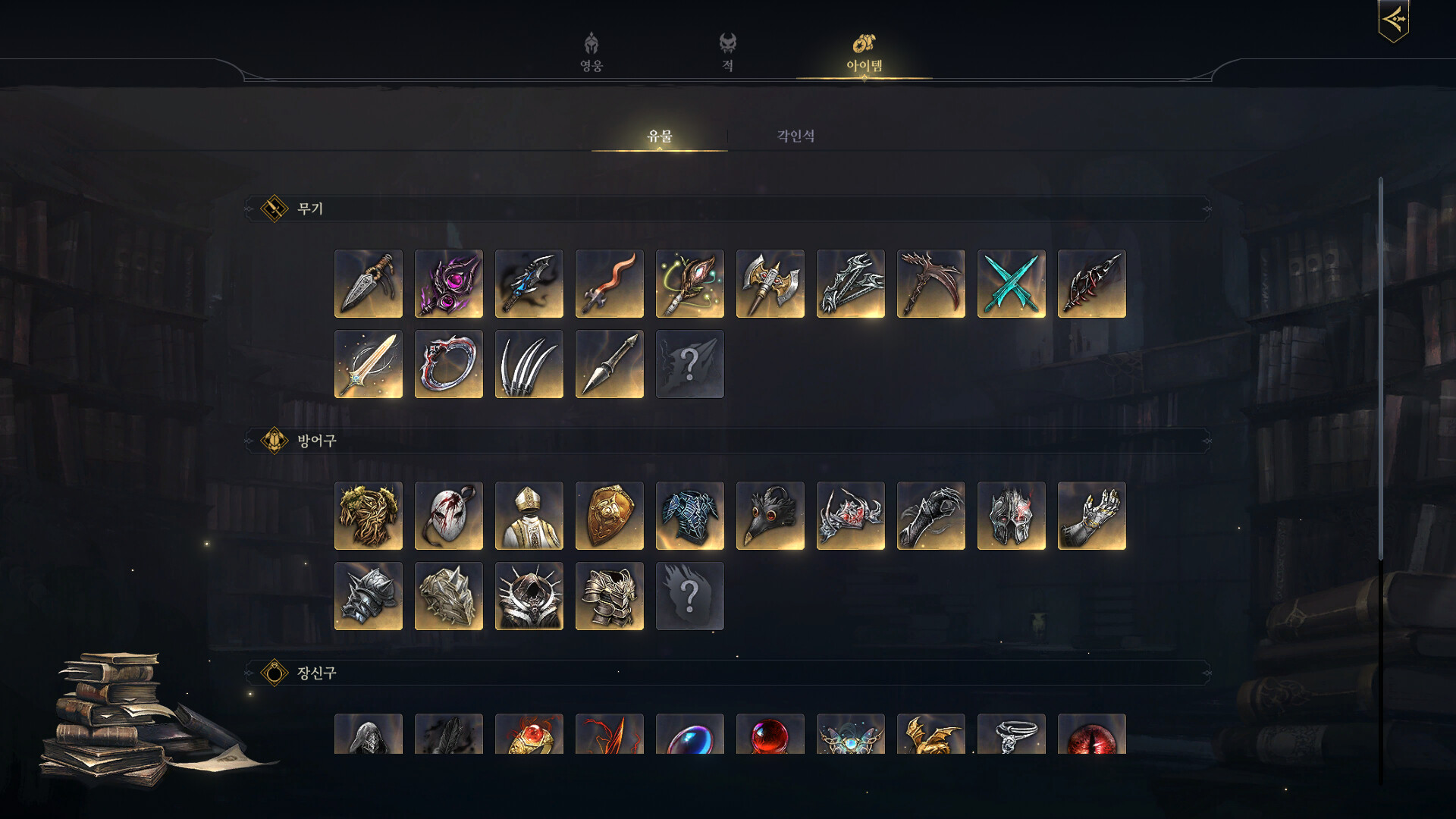Select the purple orb staff weapon
This screenshot has width=1456, height=819.
click(x=449, y=284)
